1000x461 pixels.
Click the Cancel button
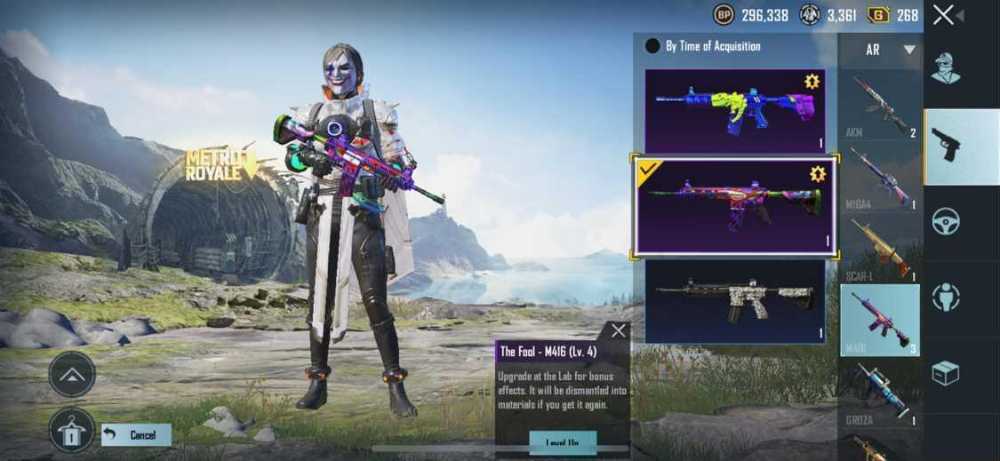tap(136, 435)
